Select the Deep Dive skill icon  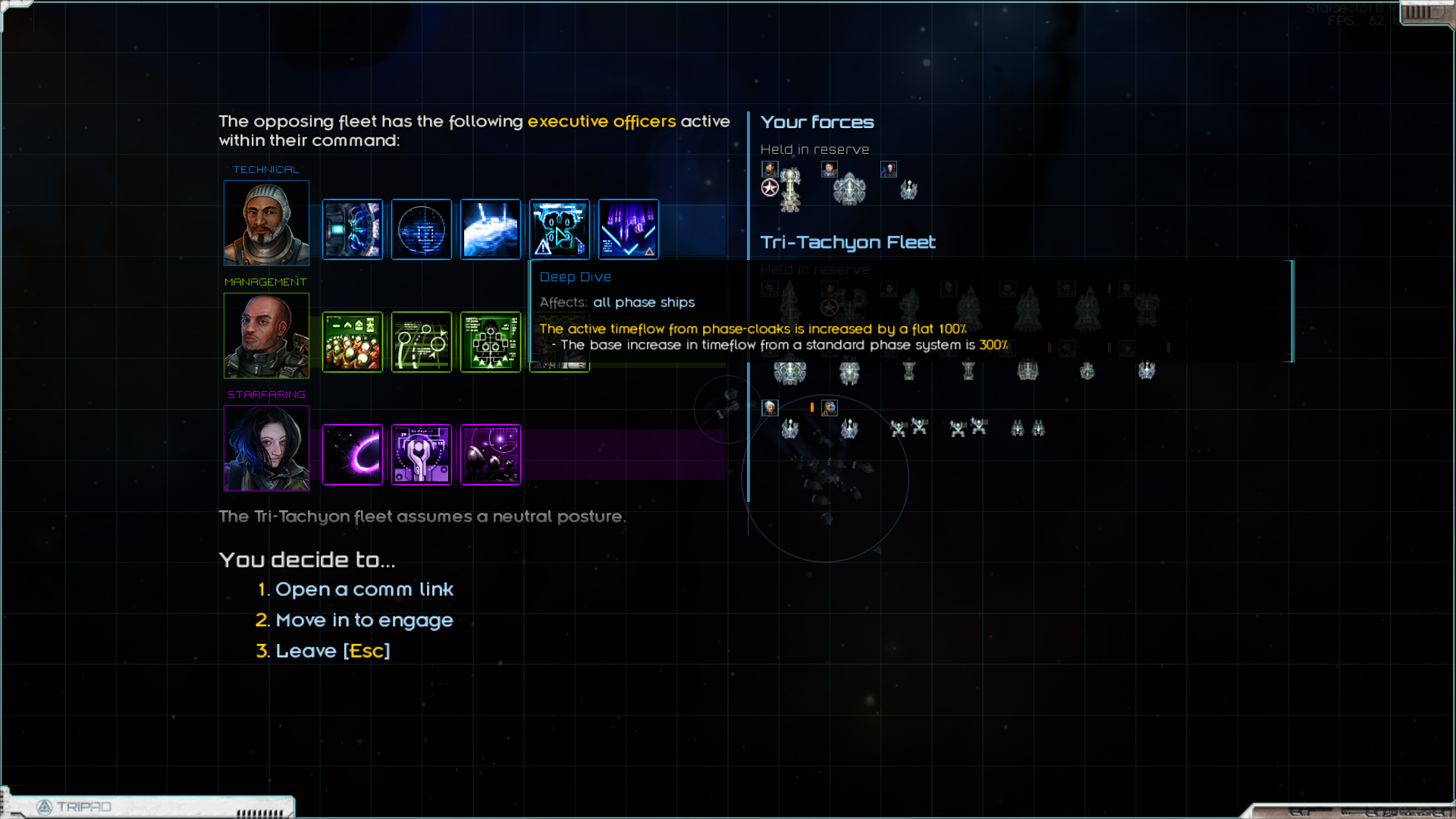point(560,229)
